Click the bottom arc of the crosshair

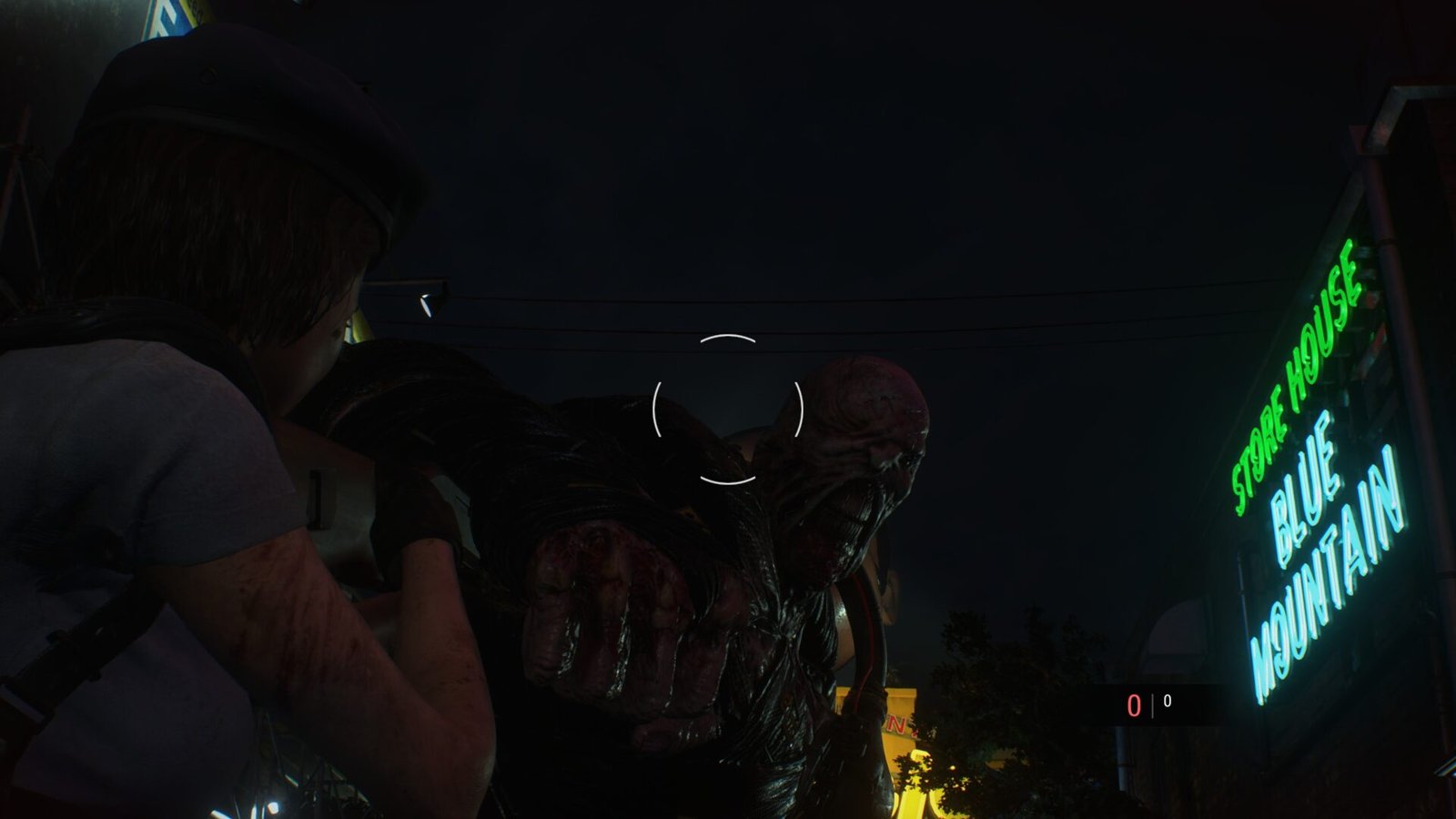(x=728, y=476)
